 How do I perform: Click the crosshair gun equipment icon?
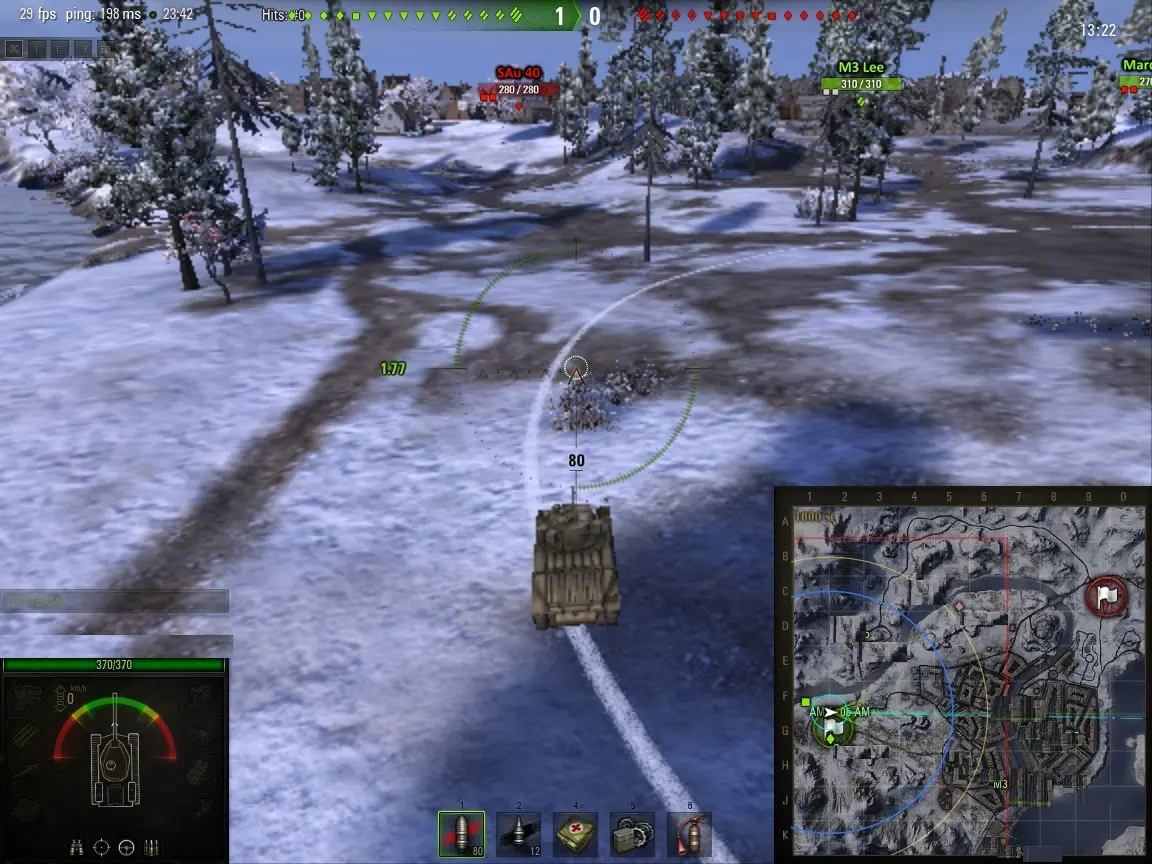101,848
